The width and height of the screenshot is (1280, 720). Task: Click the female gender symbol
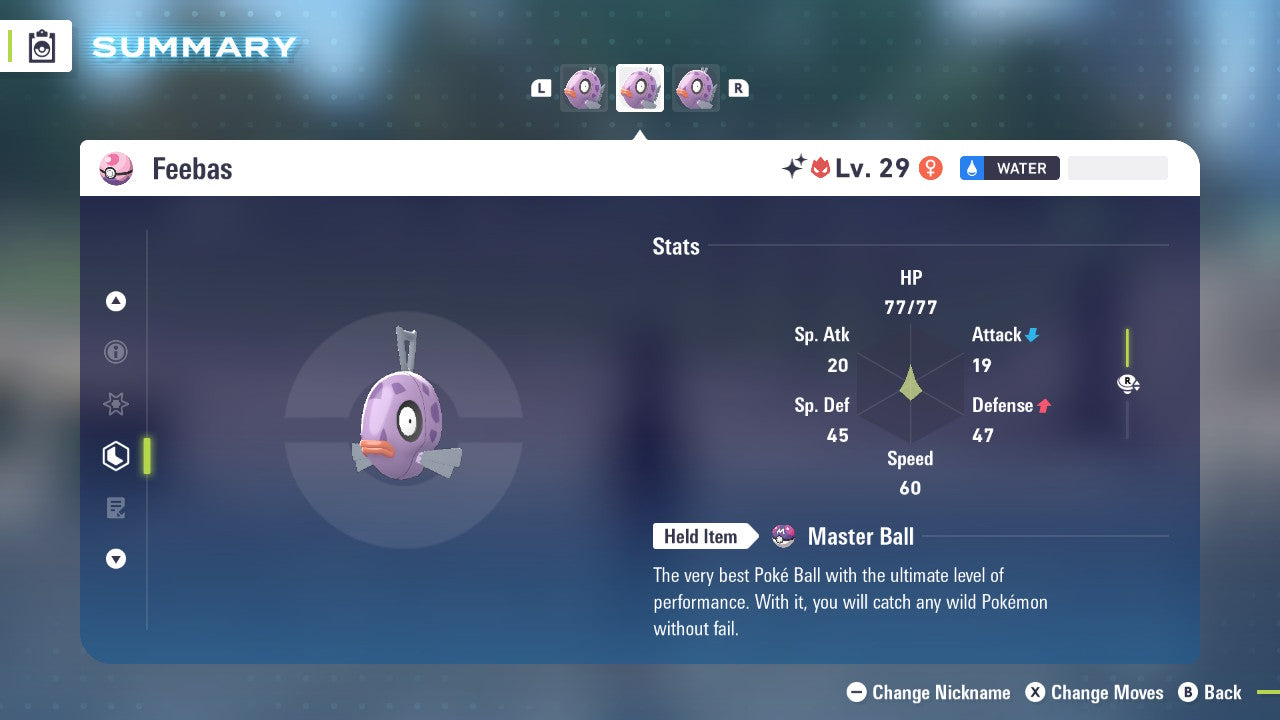click(x=931, y=168)
